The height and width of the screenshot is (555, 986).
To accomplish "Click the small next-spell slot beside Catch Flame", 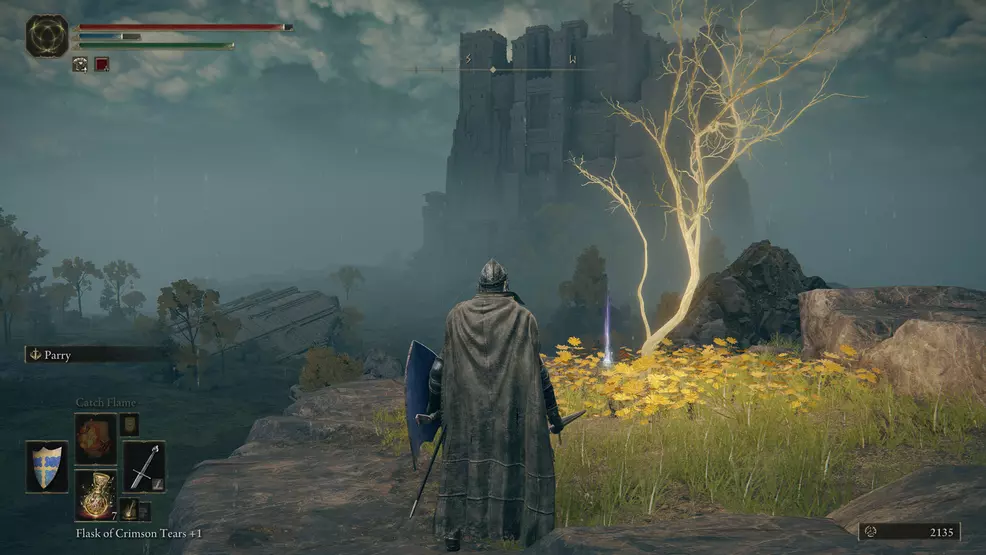I will point(129,425).
